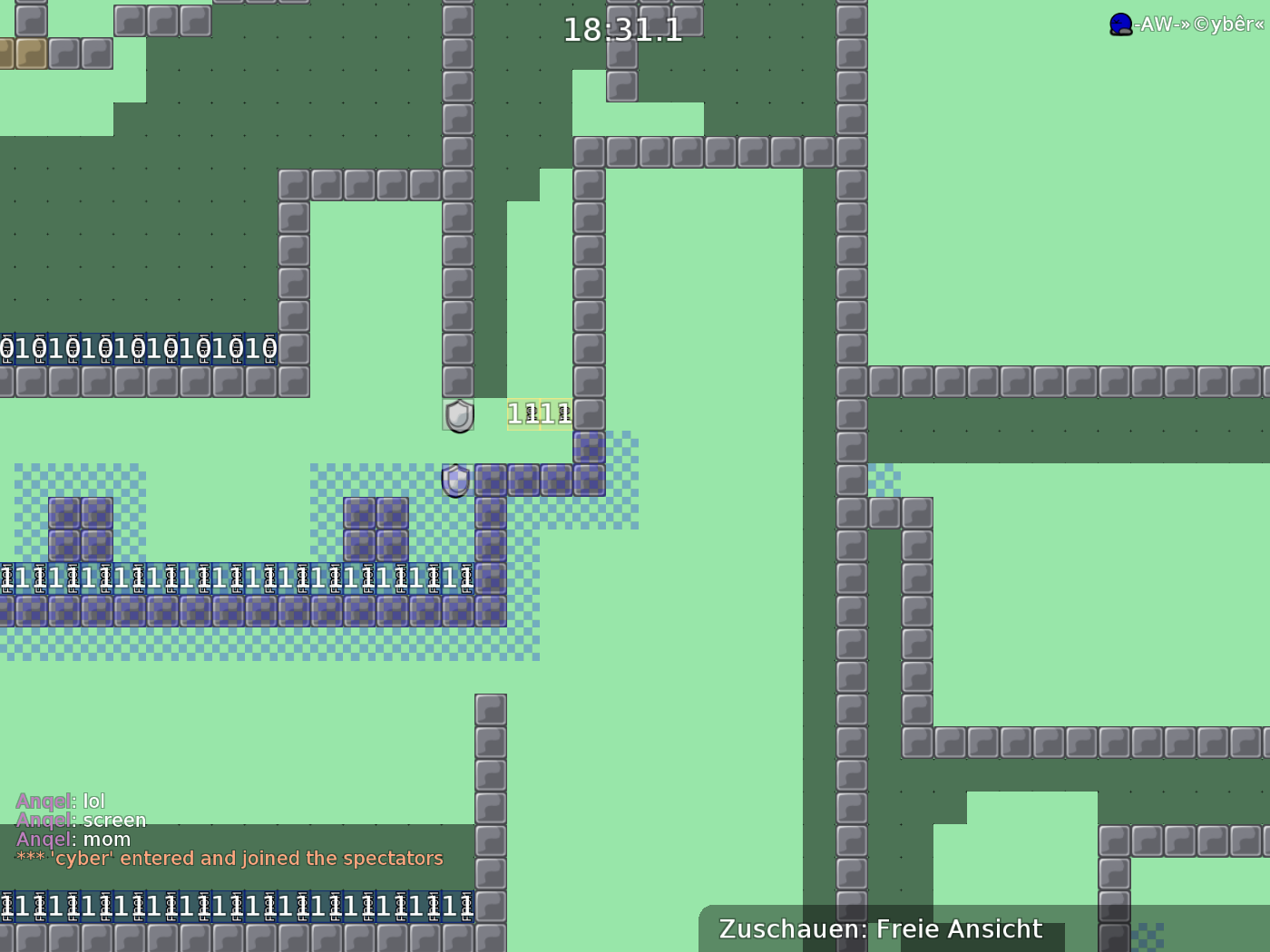This screenshot has height=952, width=1270.
Task: Click the 'Zuschauen: Freie Ansicht' status bar
Action: 880,928
